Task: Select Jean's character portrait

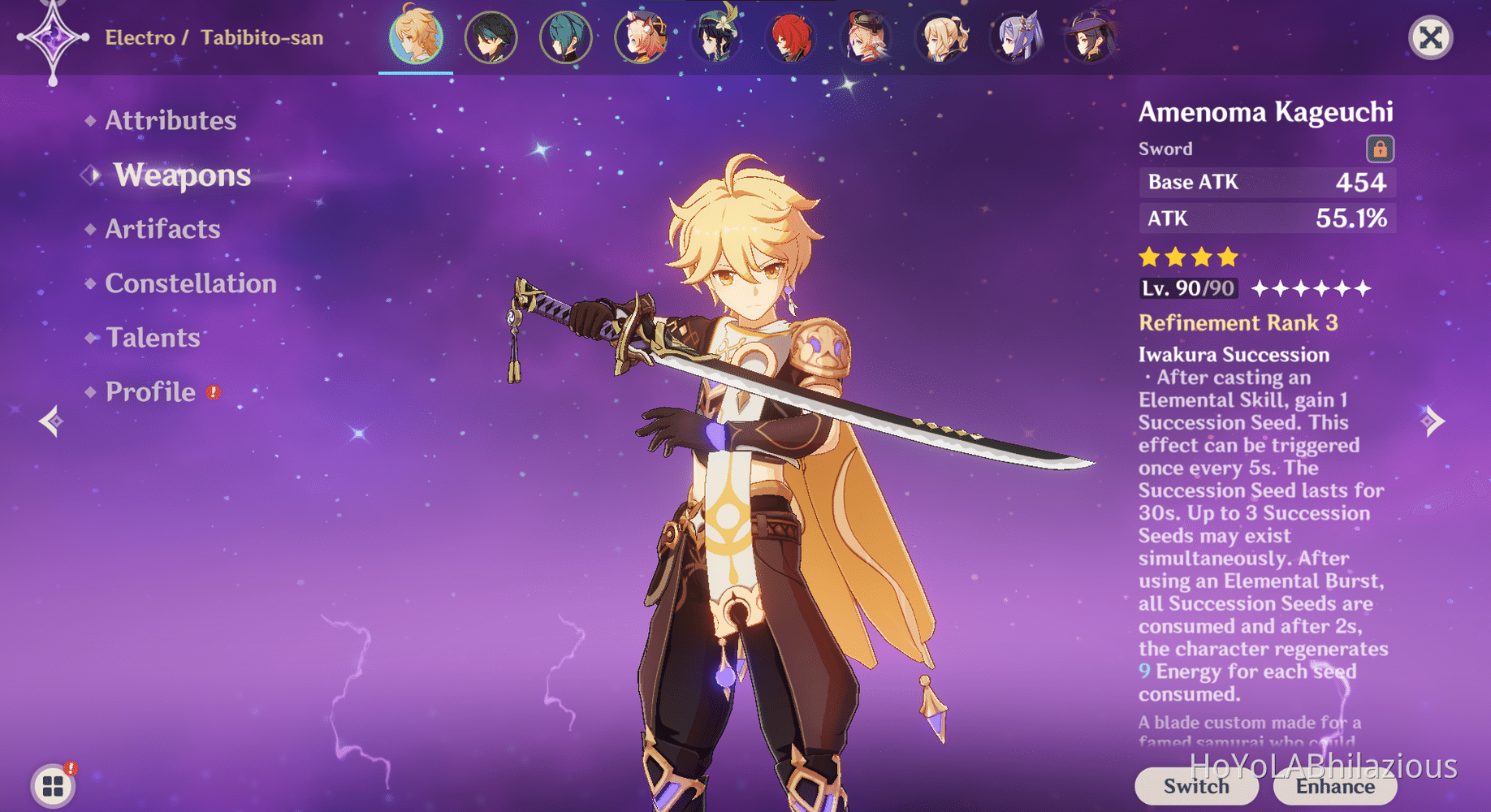Action: pyautogui.click(x=942, y=37)
